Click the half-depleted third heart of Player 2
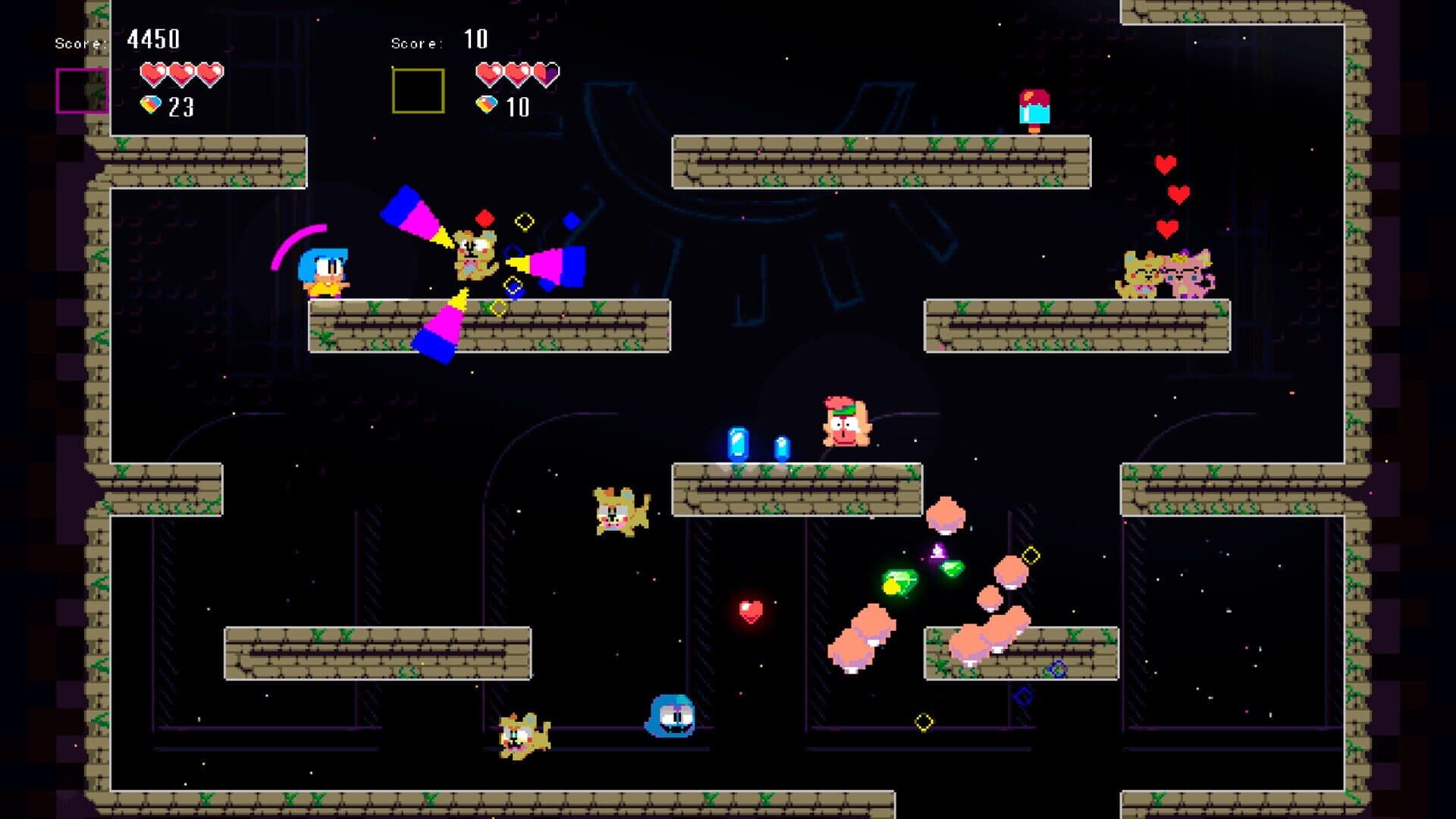The height and width of the screenshot is (819, 1456). pyautogui.click(x=544, y=71)
